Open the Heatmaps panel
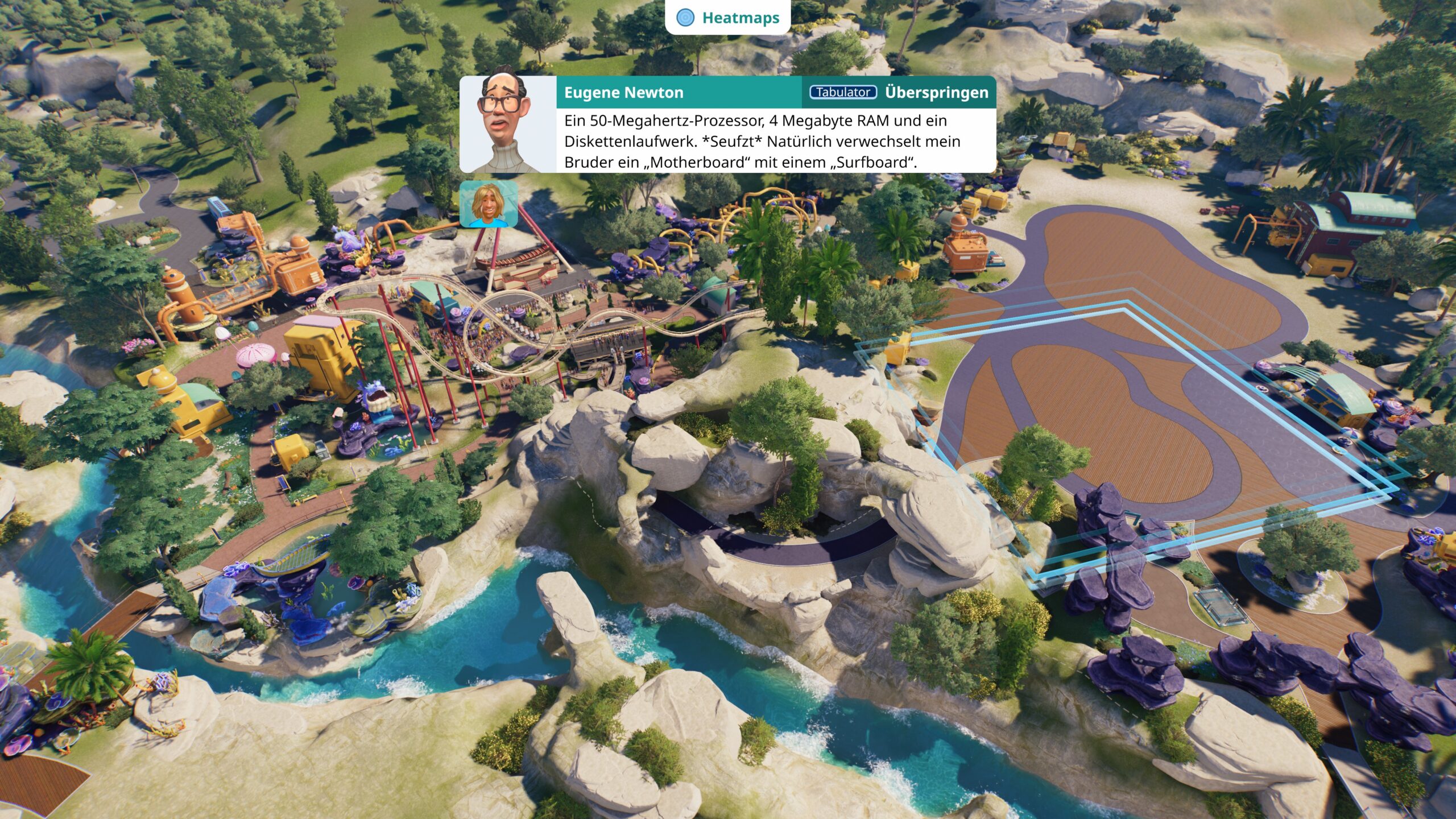The image size is (1456, 819). click(727, 18)
